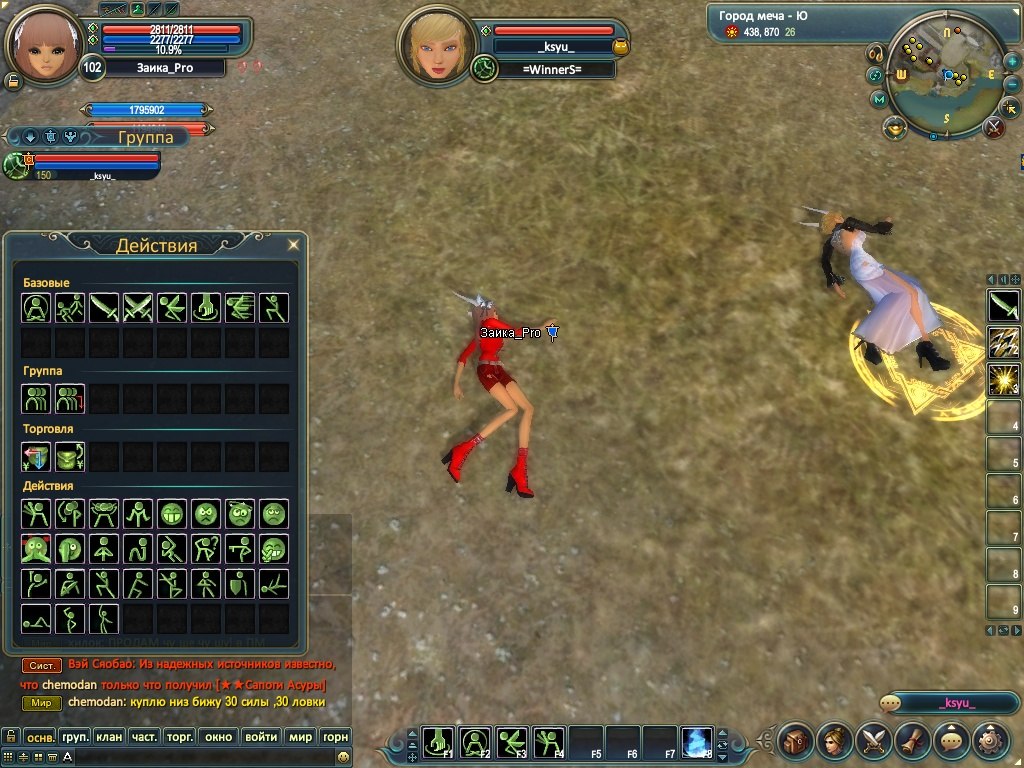Open the chat emoticon picker
The image size is (1024, 768).
tap(343, 757)
